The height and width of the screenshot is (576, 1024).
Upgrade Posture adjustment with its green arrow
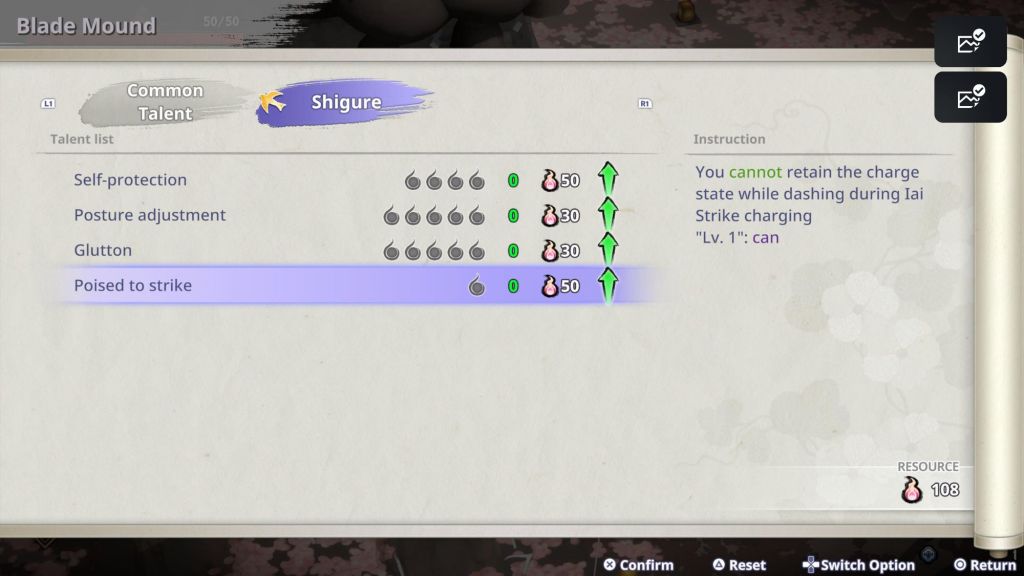pos(608,215)
